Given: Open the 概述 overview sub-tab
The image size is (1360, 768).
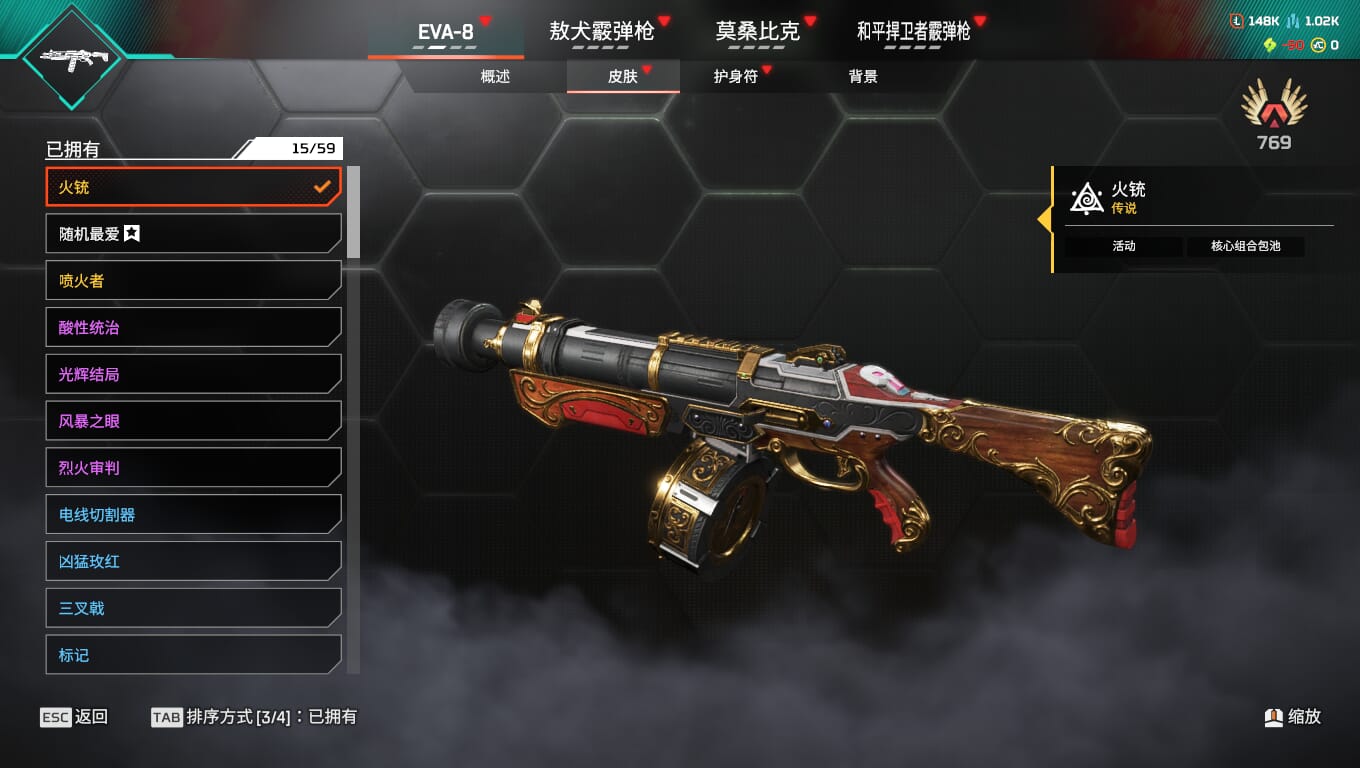Looking at the screenshot, I should (495, 77).
